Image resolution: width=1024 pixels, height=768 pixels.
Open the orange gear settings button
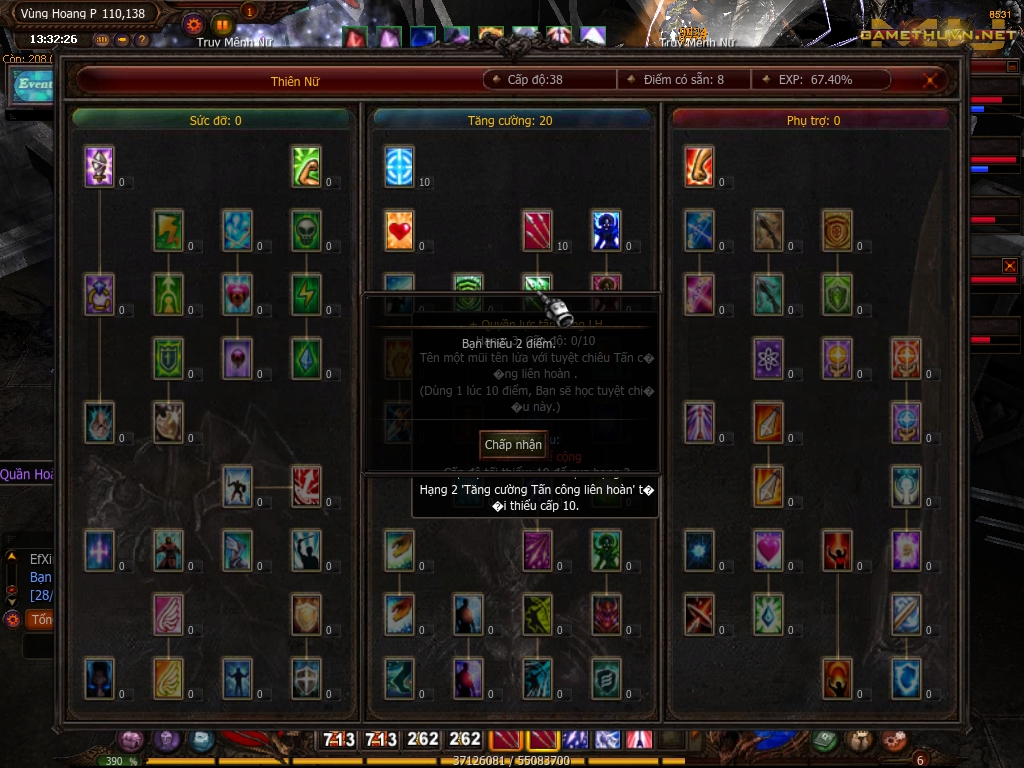(x=194, y=25)
